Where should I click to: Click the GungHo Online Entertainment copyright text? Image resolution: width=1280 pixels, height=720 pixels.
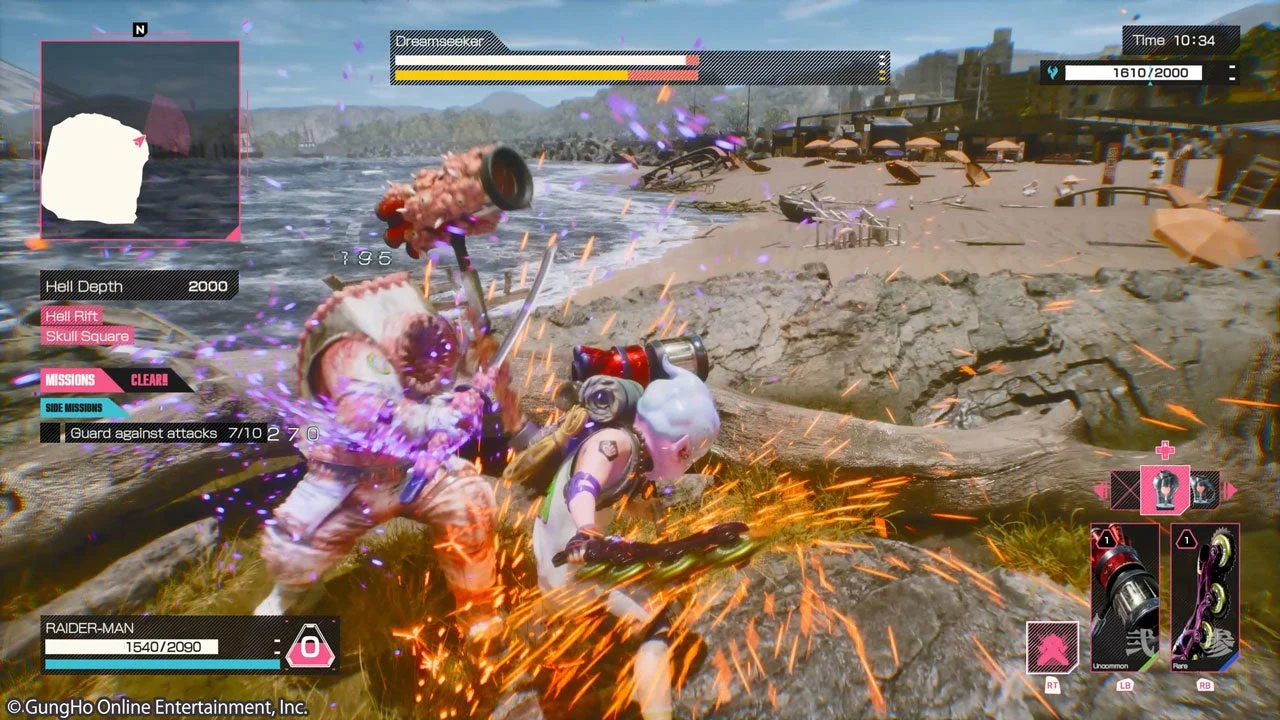(153, 705)
